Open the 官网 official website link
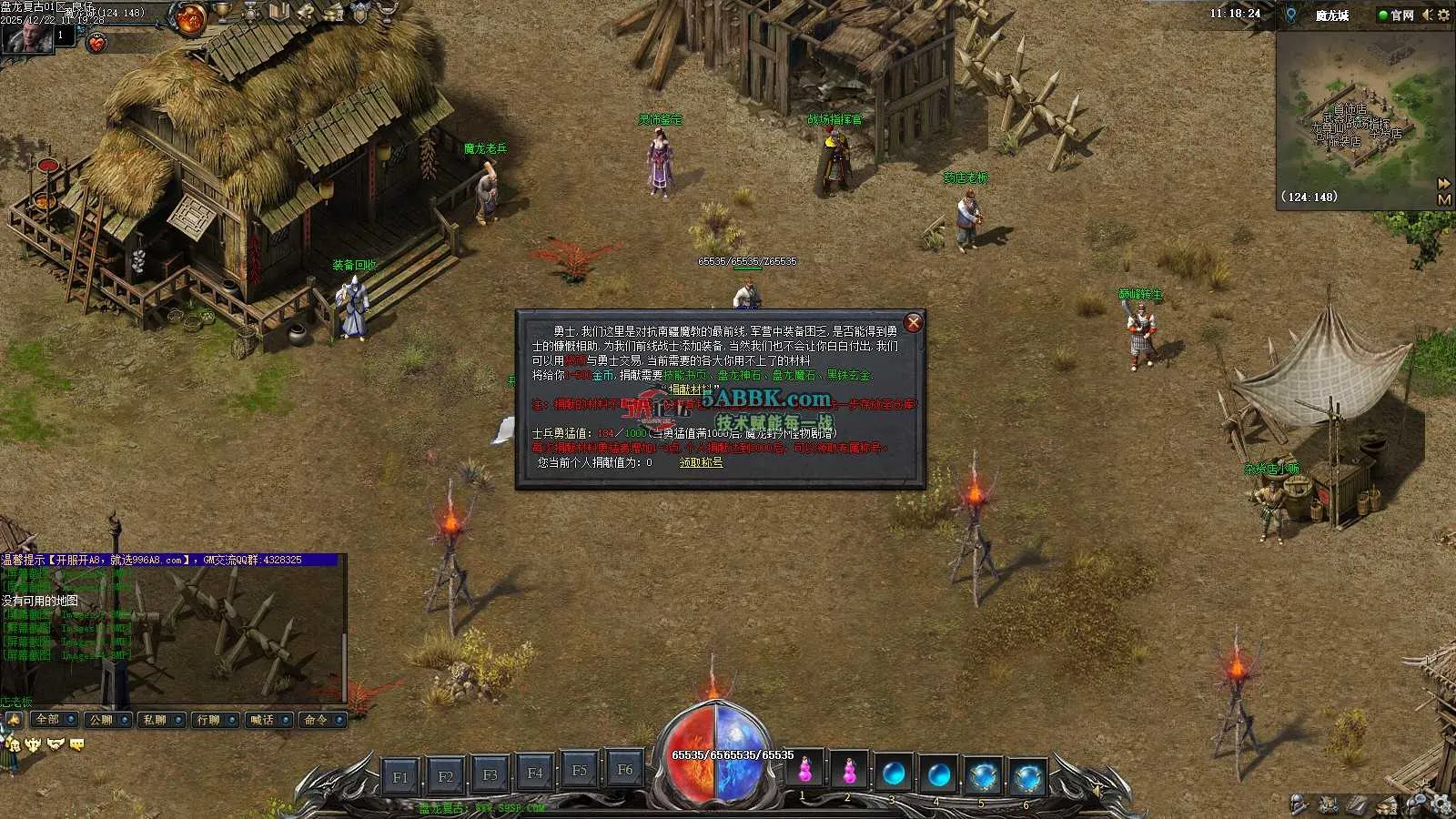Viewport: 1456px width, 819px height. point(1397,15)
